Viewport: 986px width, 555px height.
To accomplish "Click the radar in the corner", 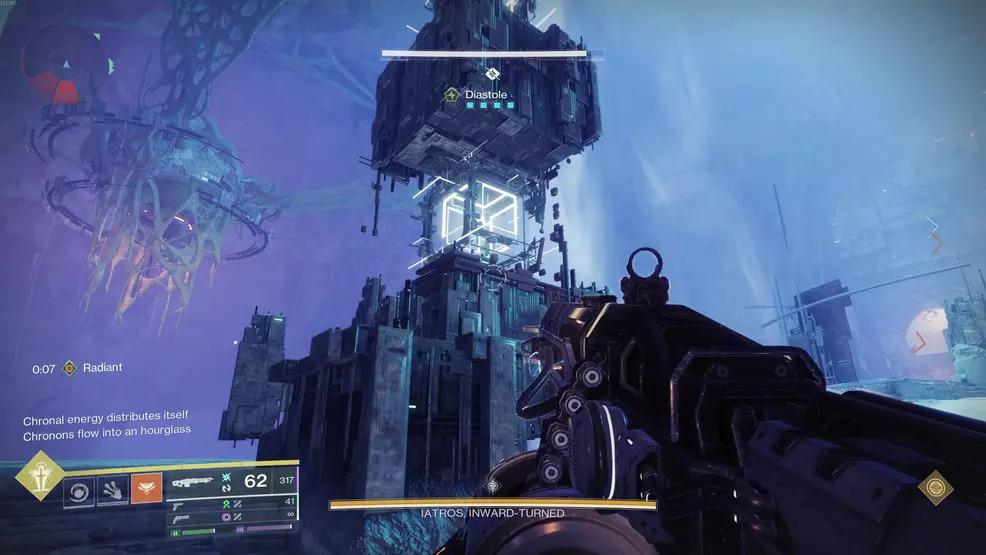I will 65,65.
